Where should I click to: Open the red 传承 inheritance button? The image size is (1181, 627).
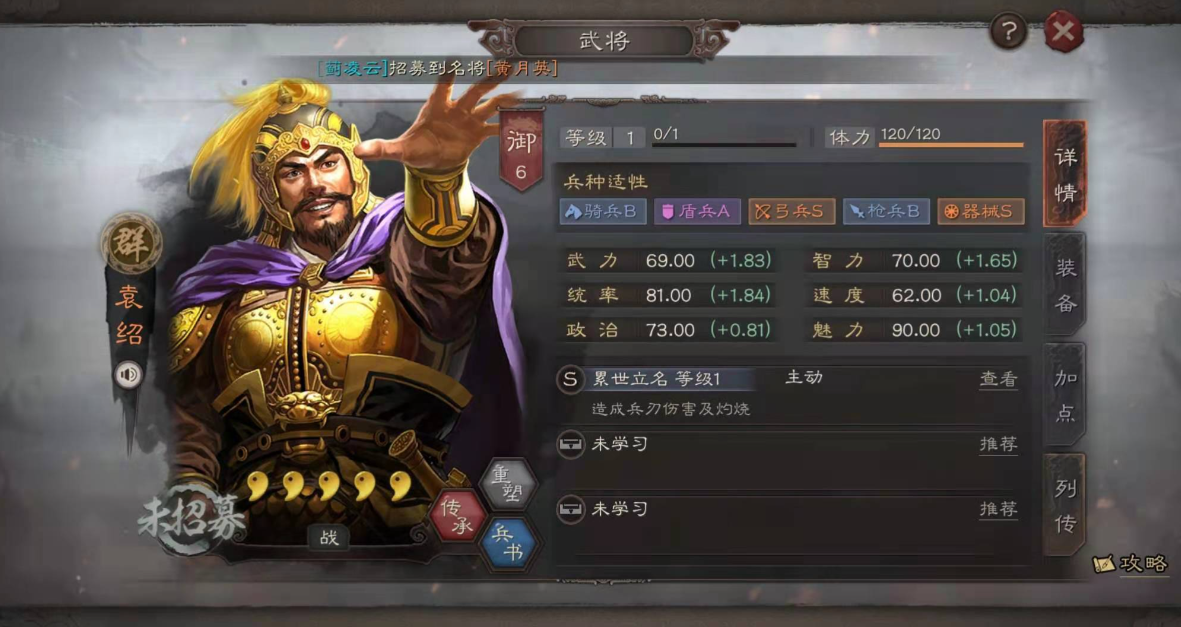click(x=458, y=515)
